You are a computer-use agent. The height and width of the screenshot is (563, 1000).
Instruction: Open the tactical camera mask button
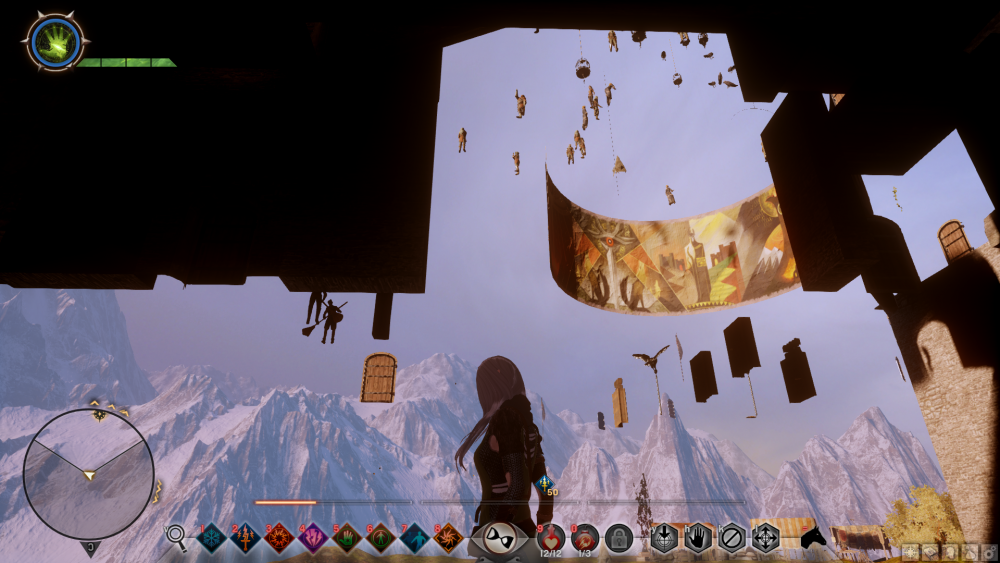[x=499, y=539]
